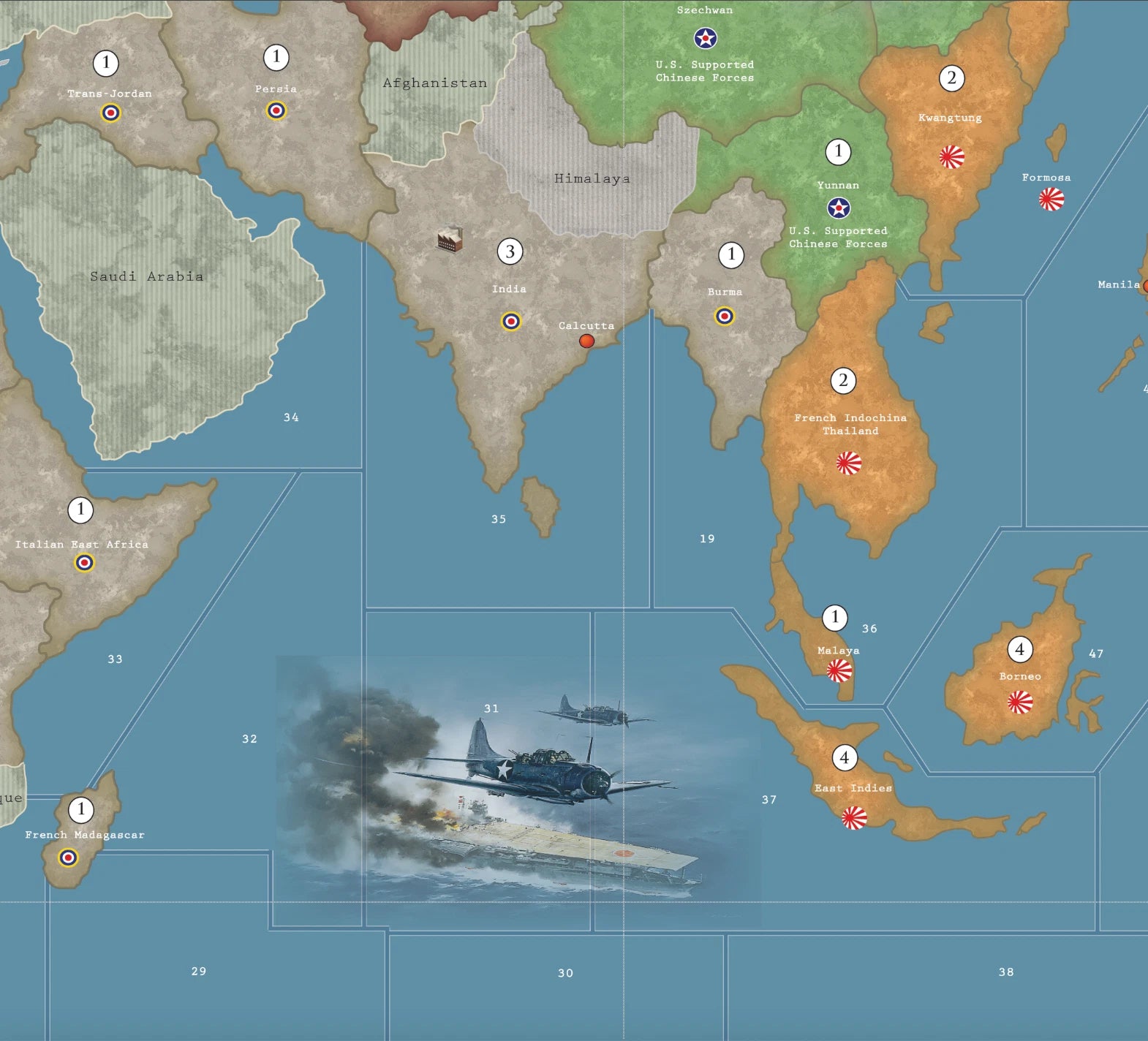Choose the Italian East Africa territory
This screenshot has height=1041, width=1148.
tap(82, 544)
